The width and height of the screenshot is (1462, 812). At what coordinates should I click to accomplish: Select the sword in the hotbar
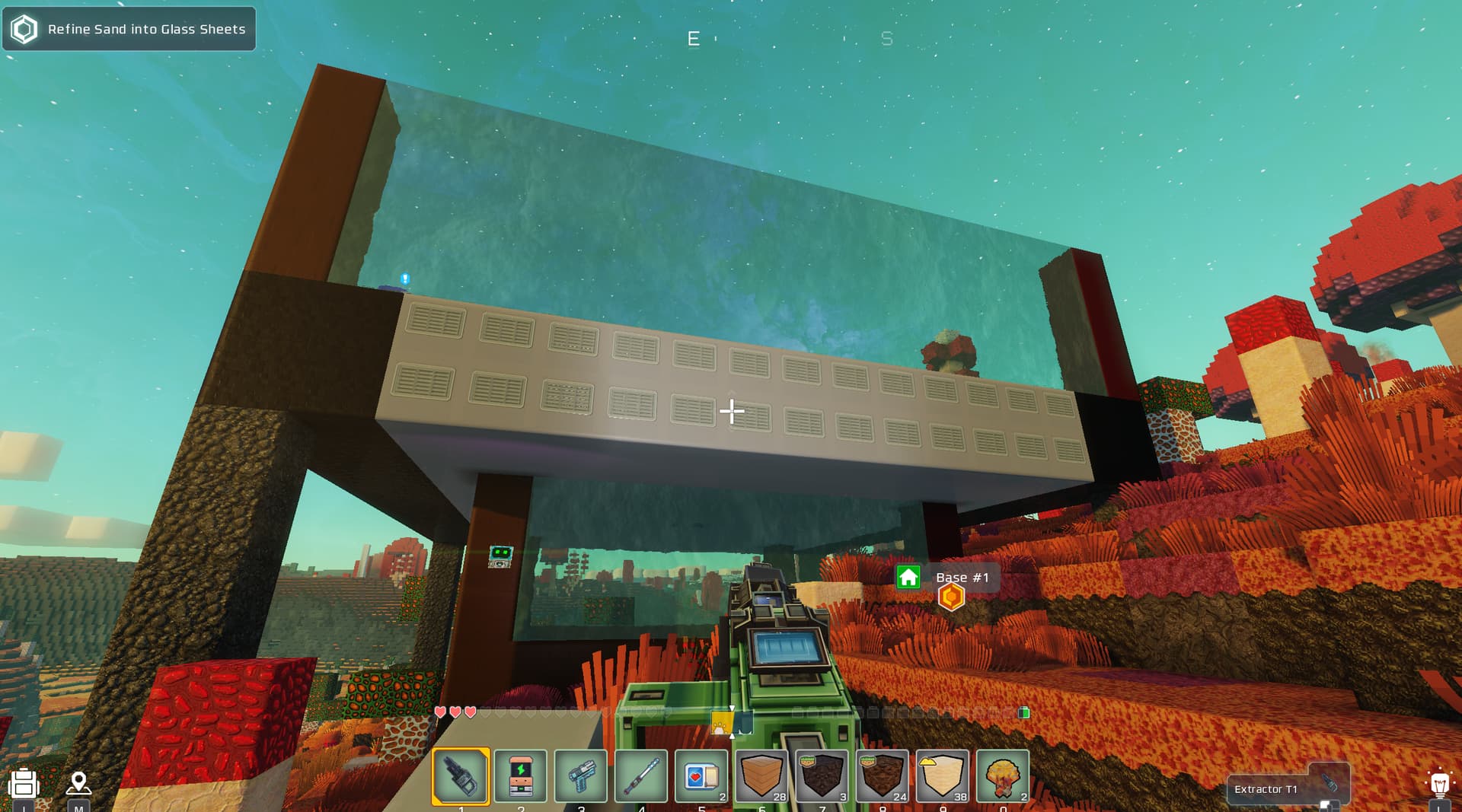point(641,776)
